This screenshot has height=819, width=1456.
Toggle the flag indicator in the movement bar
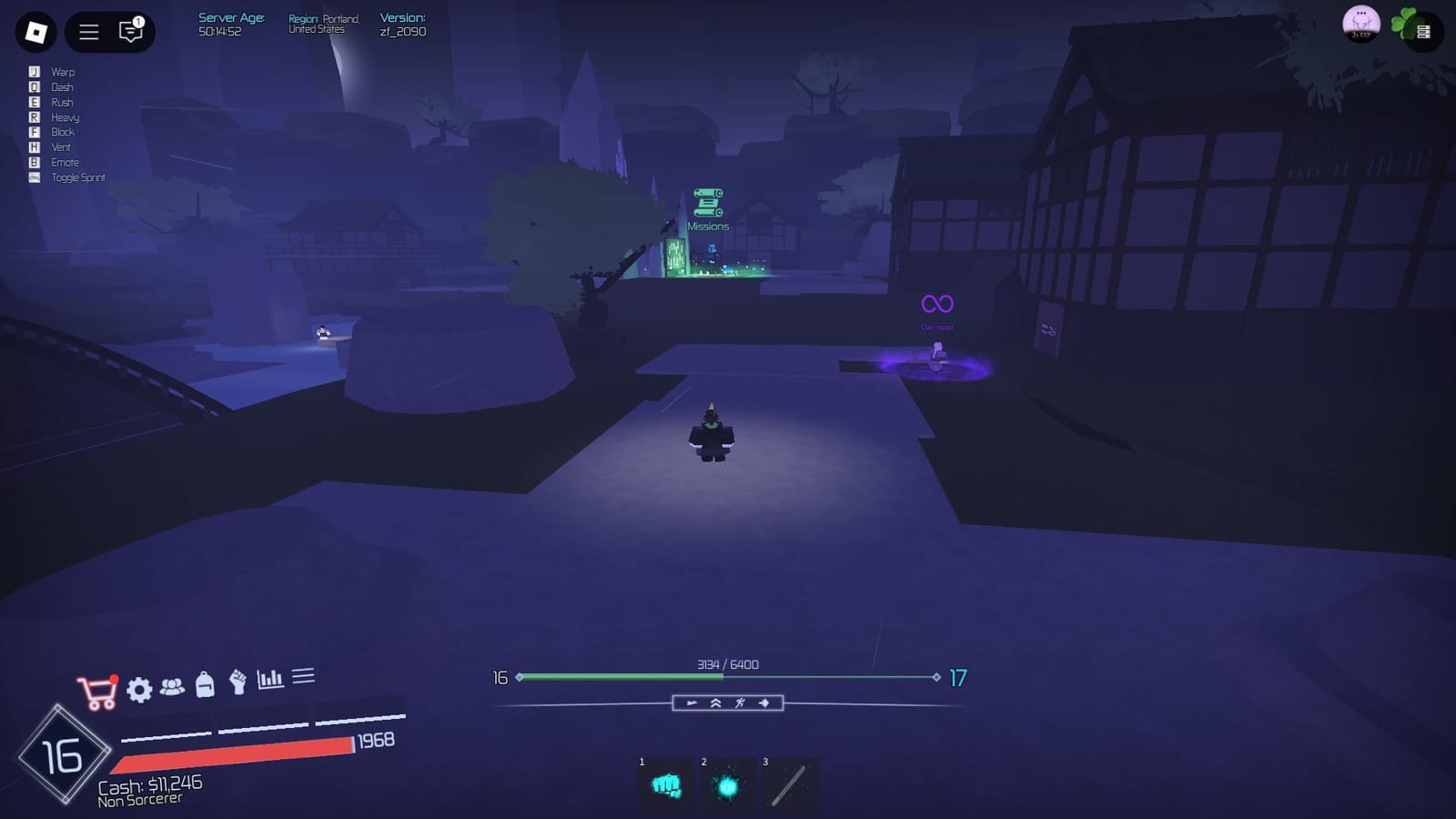pos(691,703)
